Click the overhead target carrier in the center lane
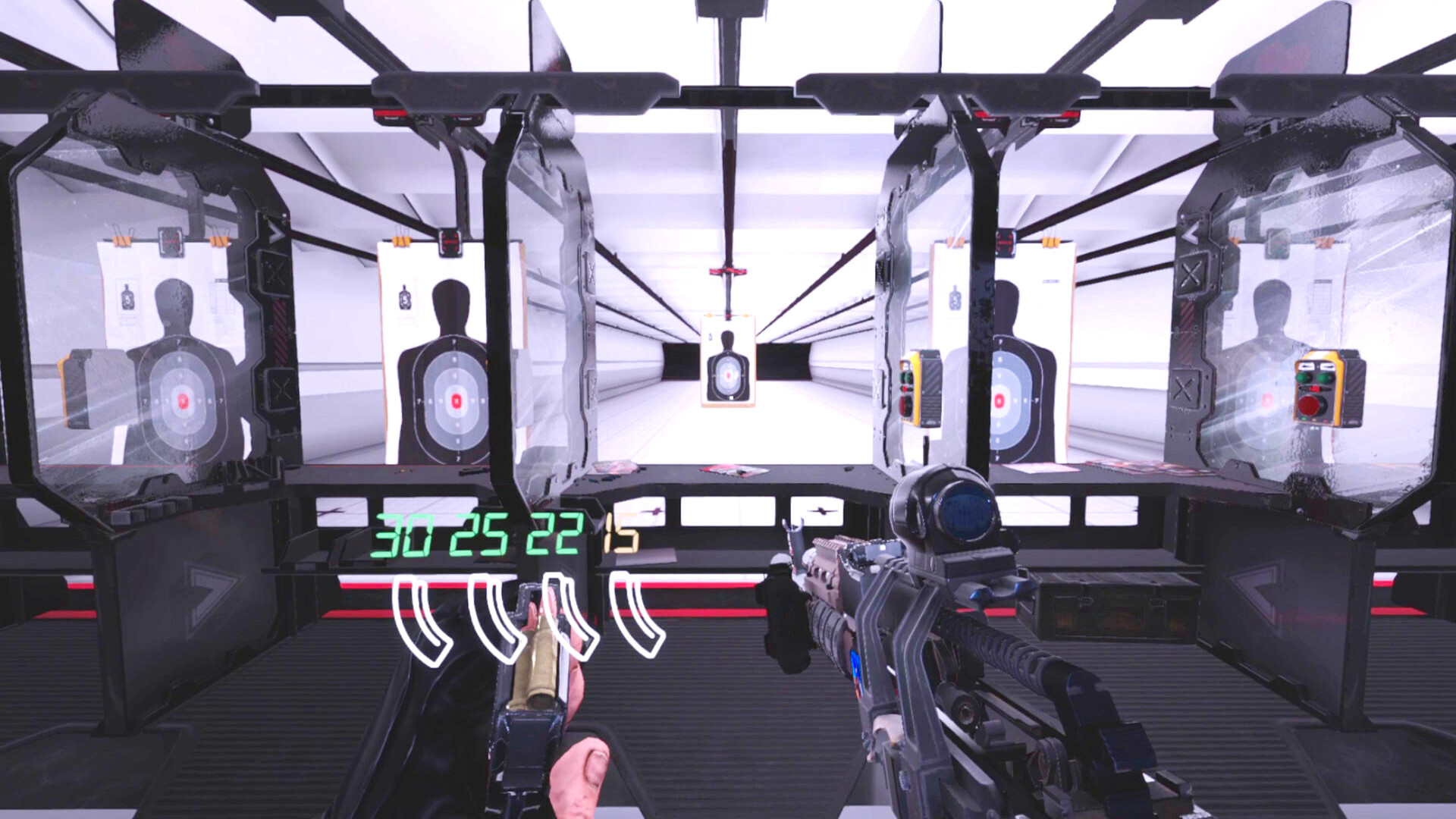1456x819 pixels. [x=728, y=269]
